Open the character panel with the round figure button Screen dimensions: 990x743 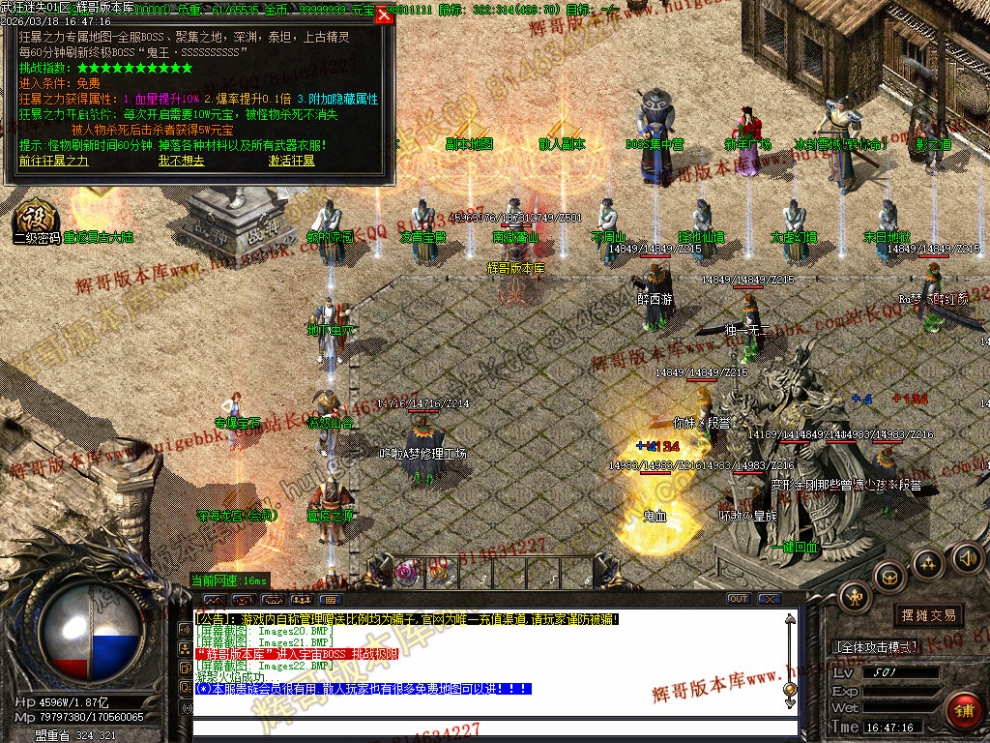coord(854,597)
